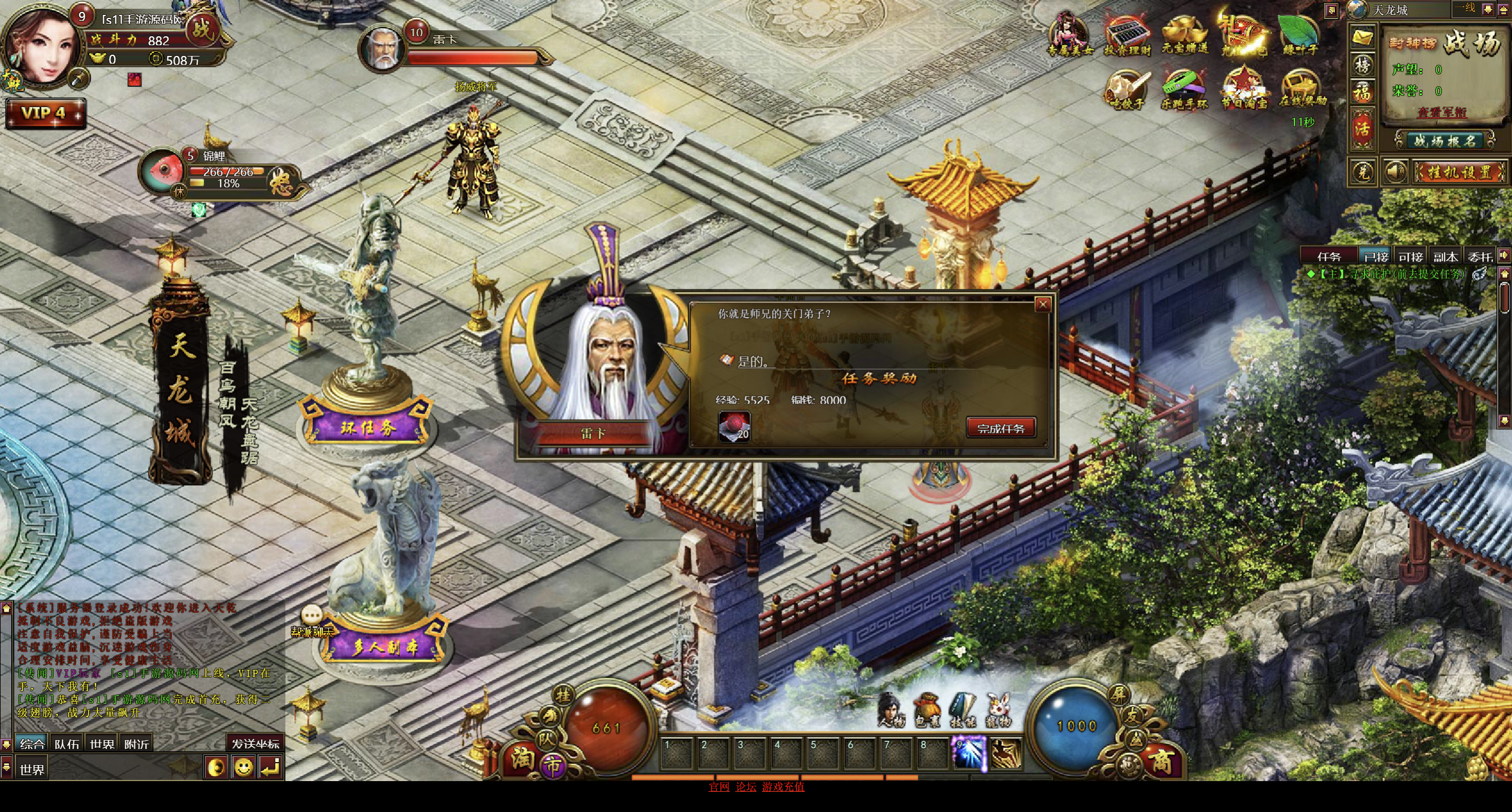The width and height of the screenshot is (1512, 812).
Task: Sign up with the 战场报名 button
Action: [x=1444, y=141]
